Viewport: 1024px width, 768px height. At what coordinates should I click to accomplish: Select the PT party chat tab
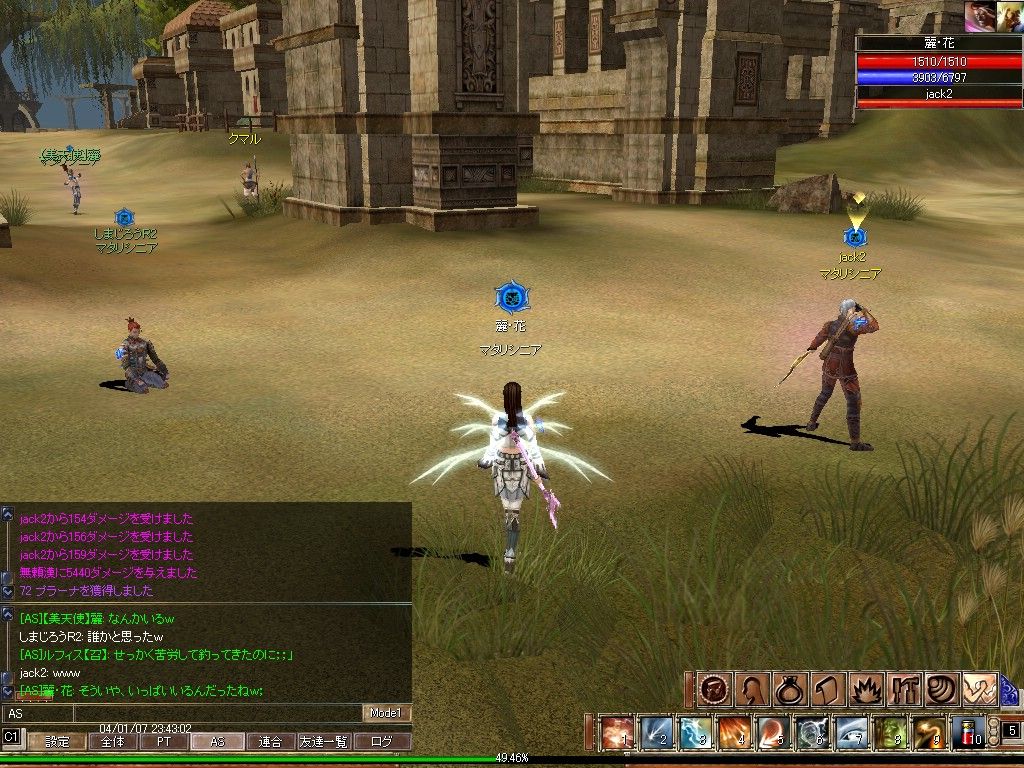pyautogui.click(x=164, y=742)
